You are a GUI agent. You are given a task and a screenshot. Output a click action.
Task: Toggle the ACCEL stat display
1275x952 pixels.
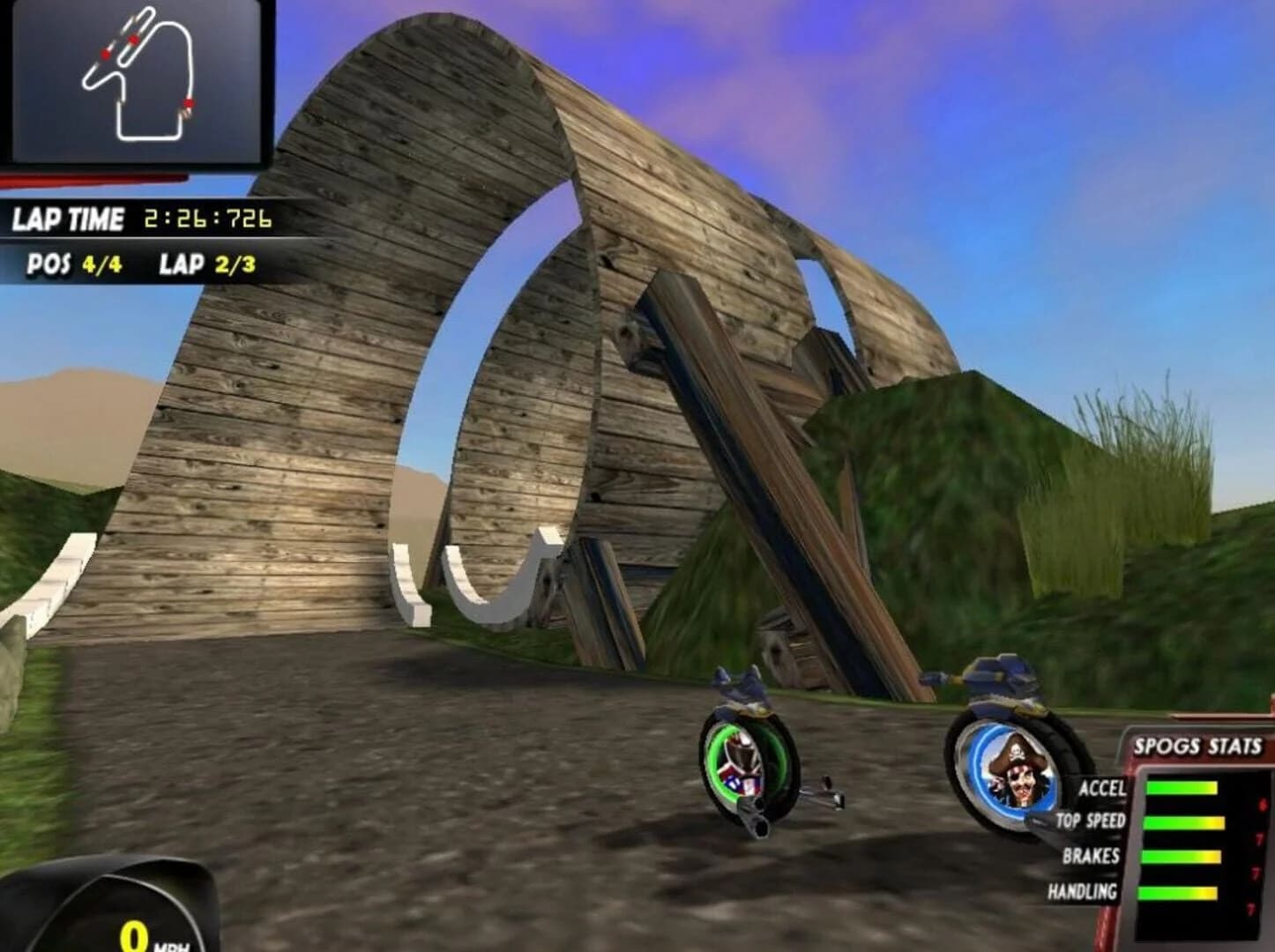point(1105,789)
